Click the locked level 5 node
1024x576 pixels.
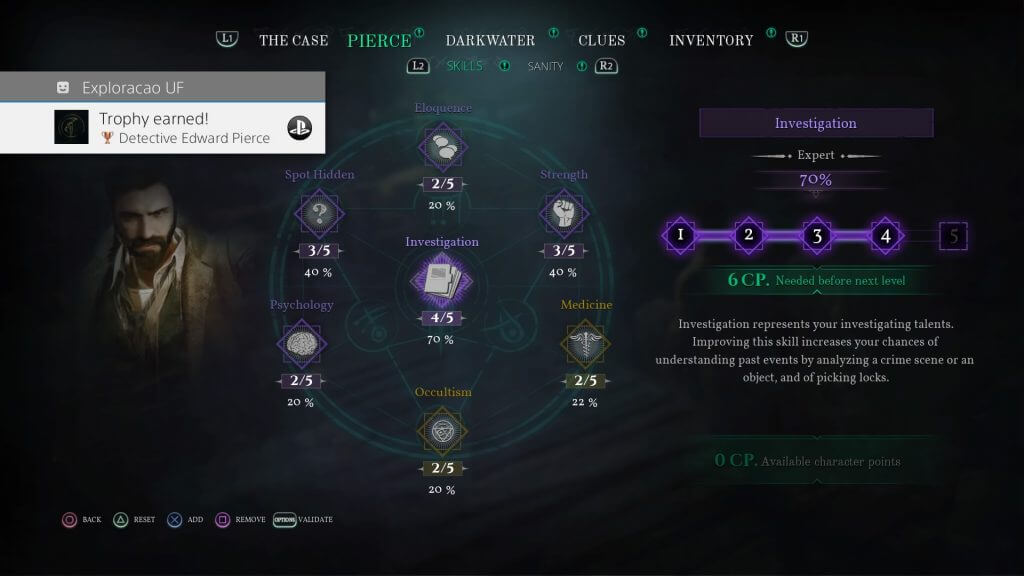tap(953, 236)
